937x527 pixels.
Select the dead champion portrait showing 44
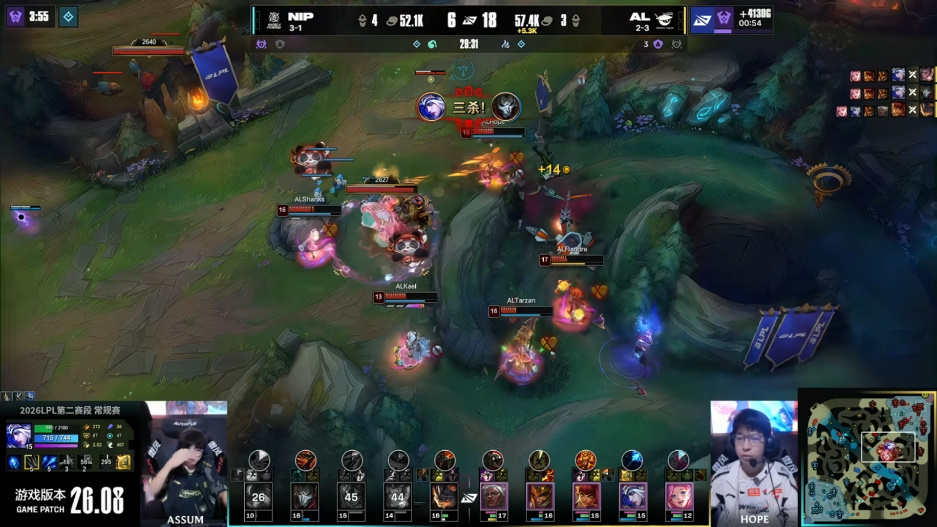pos(398,496)
